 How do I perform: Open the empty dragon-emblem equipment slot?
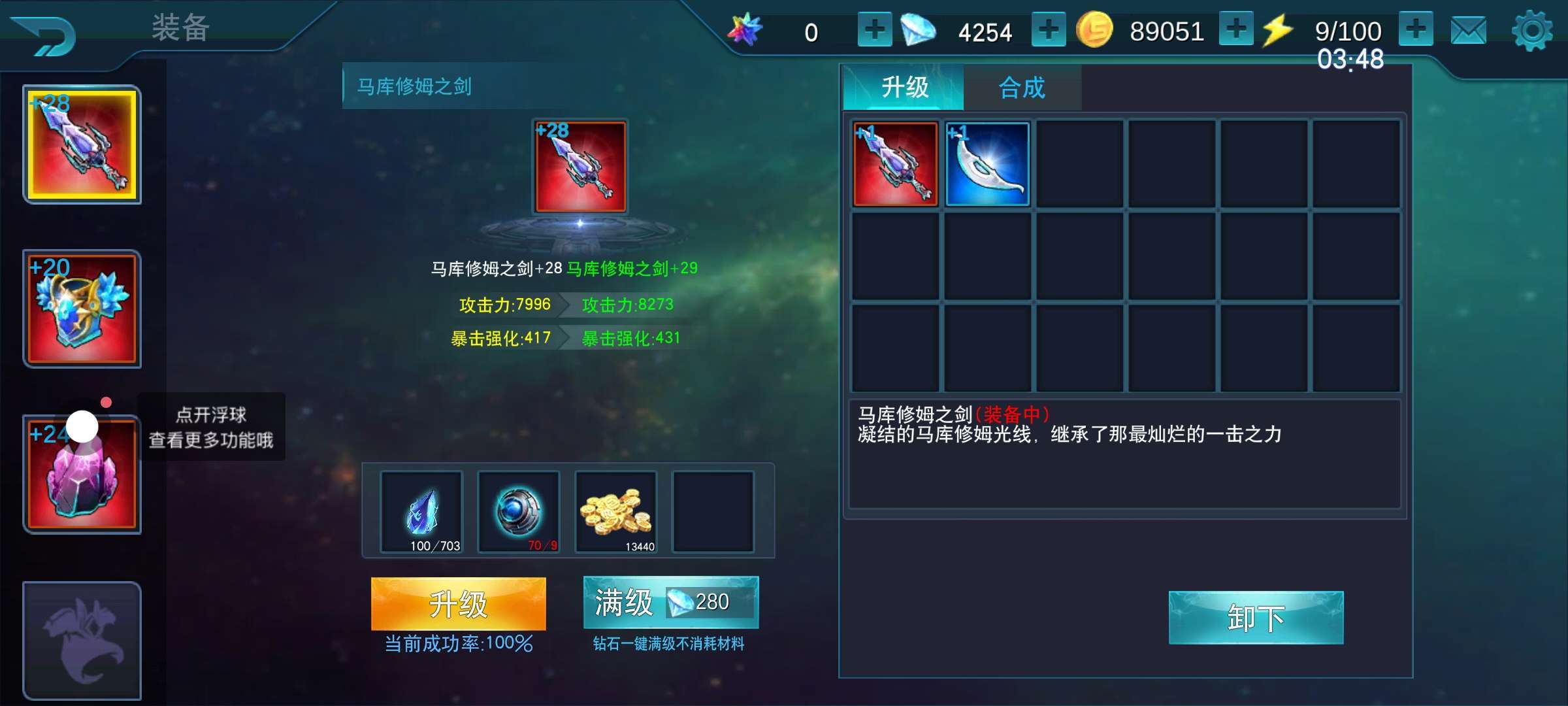82,640
